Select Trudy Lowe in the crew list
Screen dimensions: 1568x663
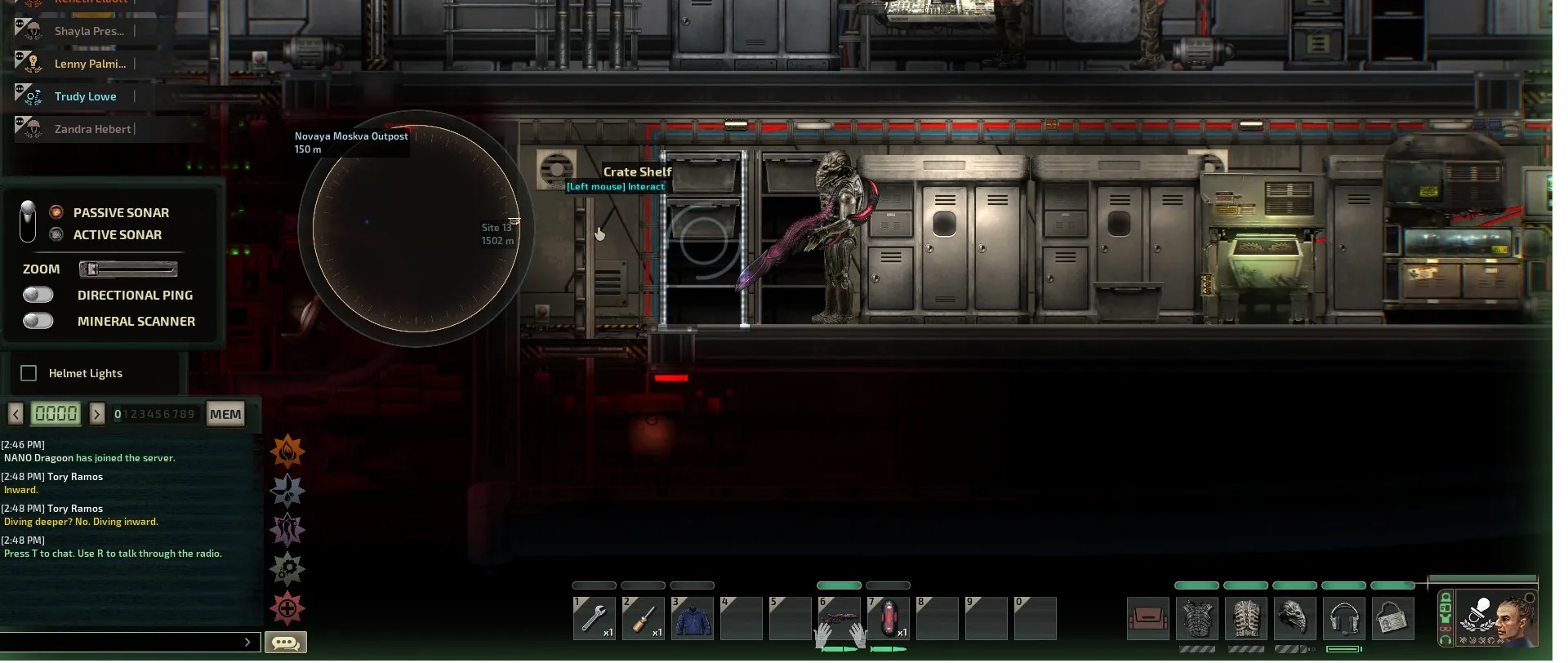85,96
